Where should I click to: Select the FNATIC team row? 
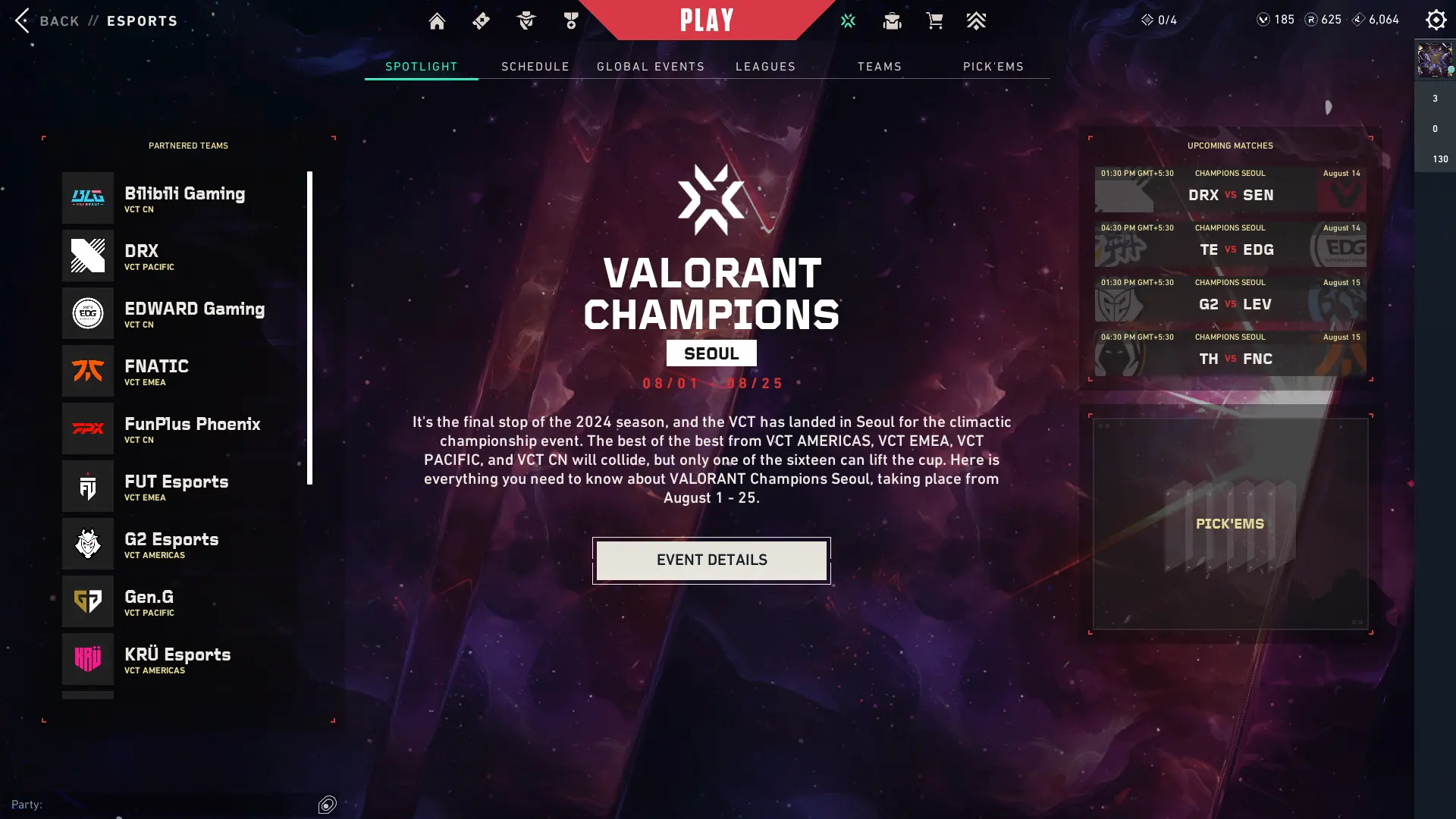(182, 371)
